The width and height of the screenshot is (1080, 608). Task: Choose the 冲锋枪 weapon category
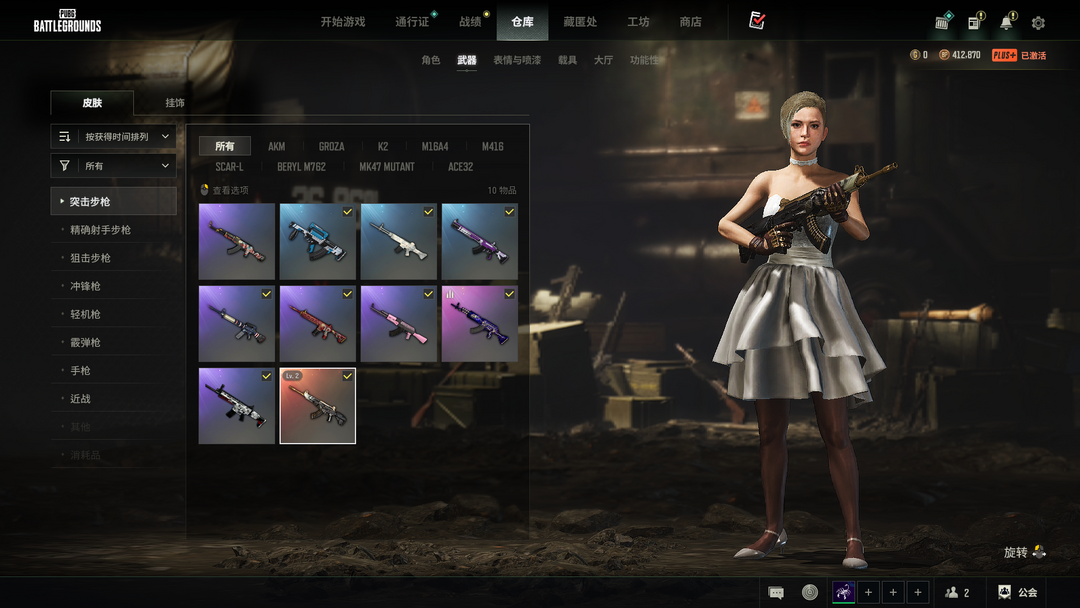click(85, 286)
